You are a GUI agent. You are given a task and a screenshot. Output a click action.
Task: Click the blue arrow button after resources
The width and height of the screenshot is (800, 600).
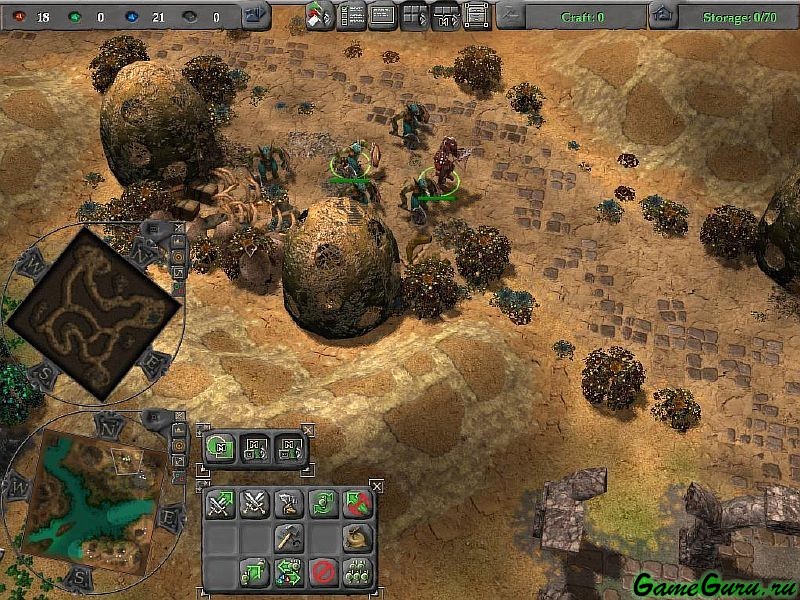(255, 16)
